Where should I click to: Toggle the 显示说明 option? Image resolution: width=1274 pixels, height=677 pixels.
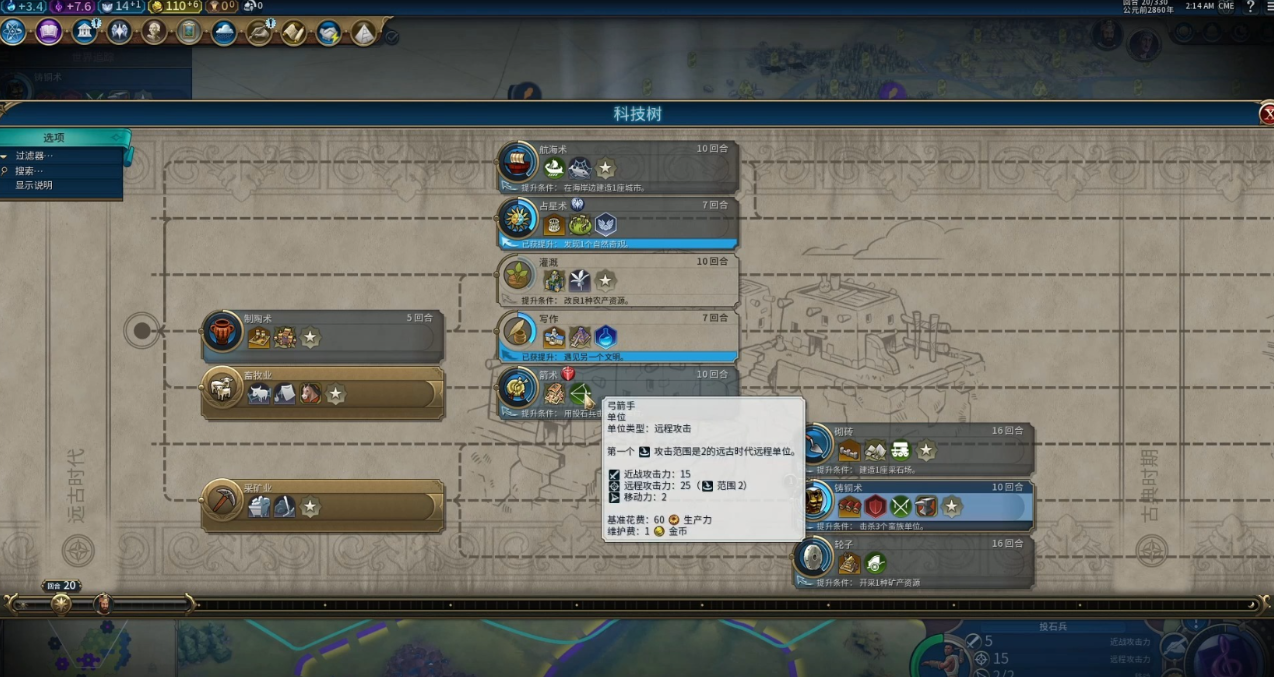(34, 185)
